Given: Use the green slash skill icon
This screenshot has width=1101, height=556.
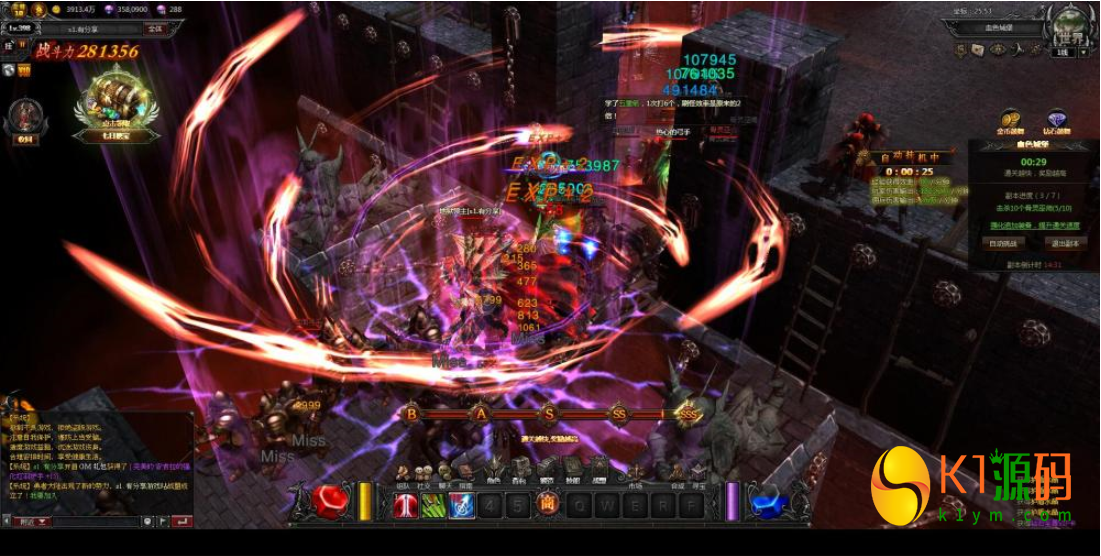Looking at the screenshot, I should coord(434,505).
